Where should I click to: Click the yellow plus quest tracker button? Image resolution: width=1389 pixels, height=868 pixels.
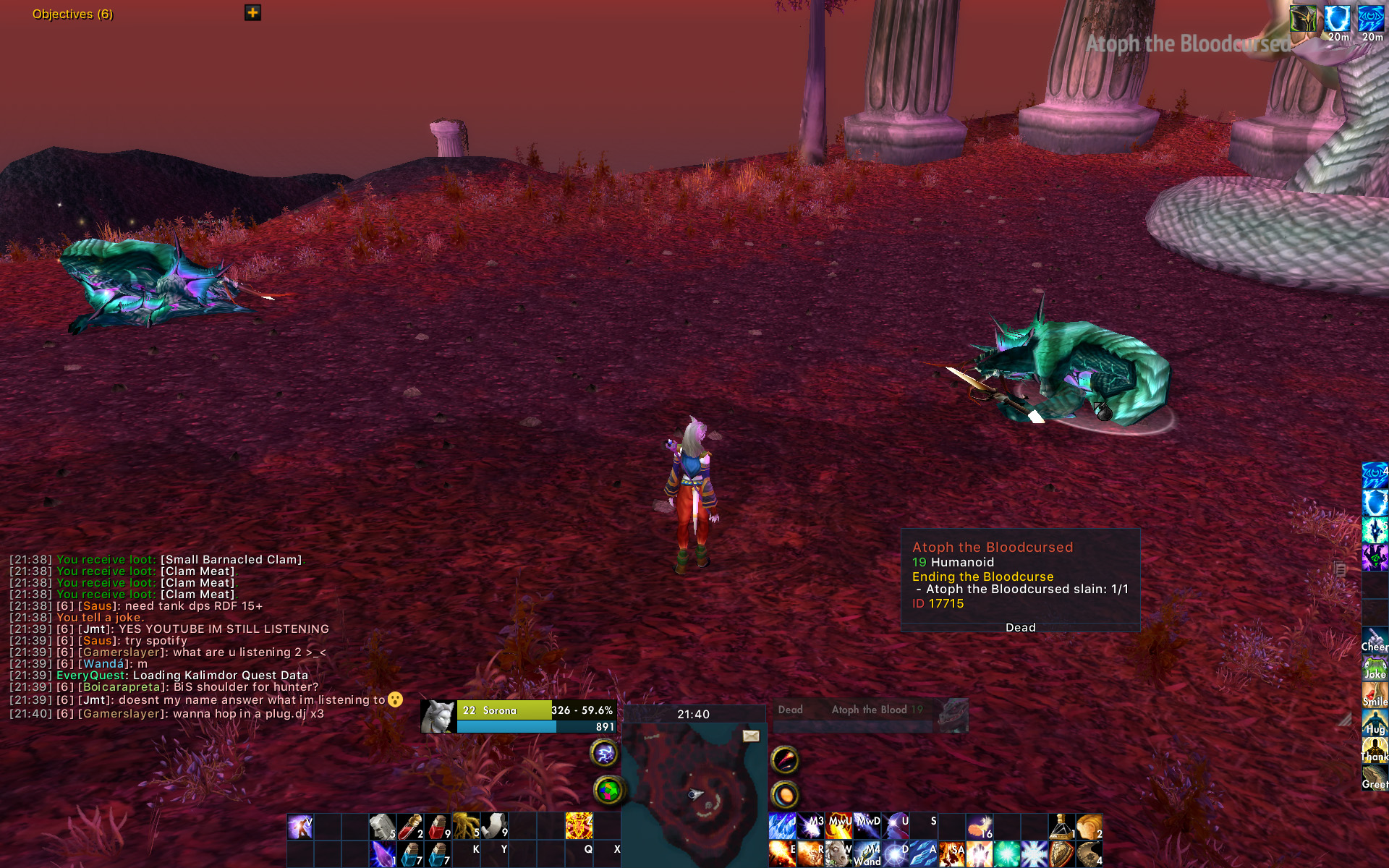252,13
